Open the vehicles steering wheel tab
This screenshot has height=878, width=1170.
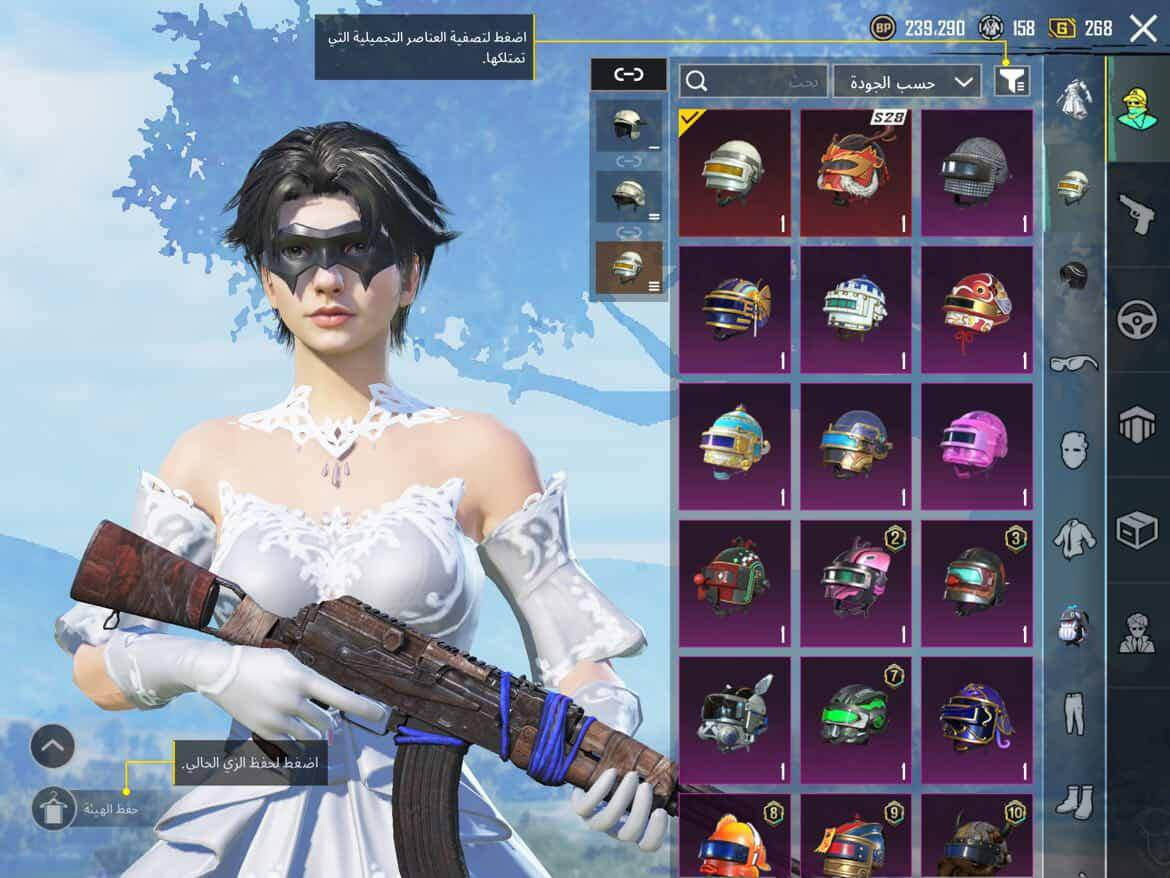click(x=1137, y=320)
